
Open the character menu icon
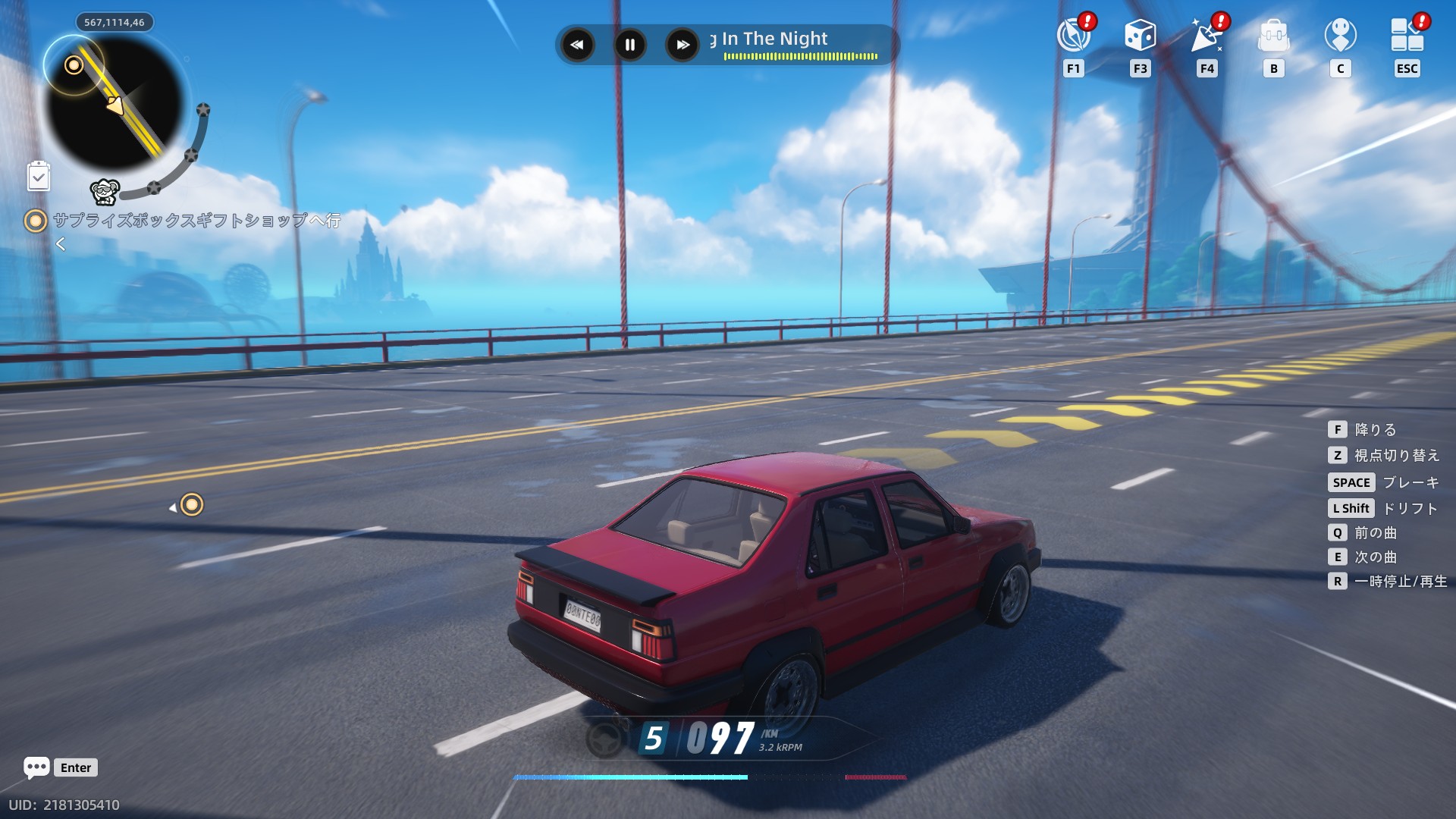click(1340, 35)
